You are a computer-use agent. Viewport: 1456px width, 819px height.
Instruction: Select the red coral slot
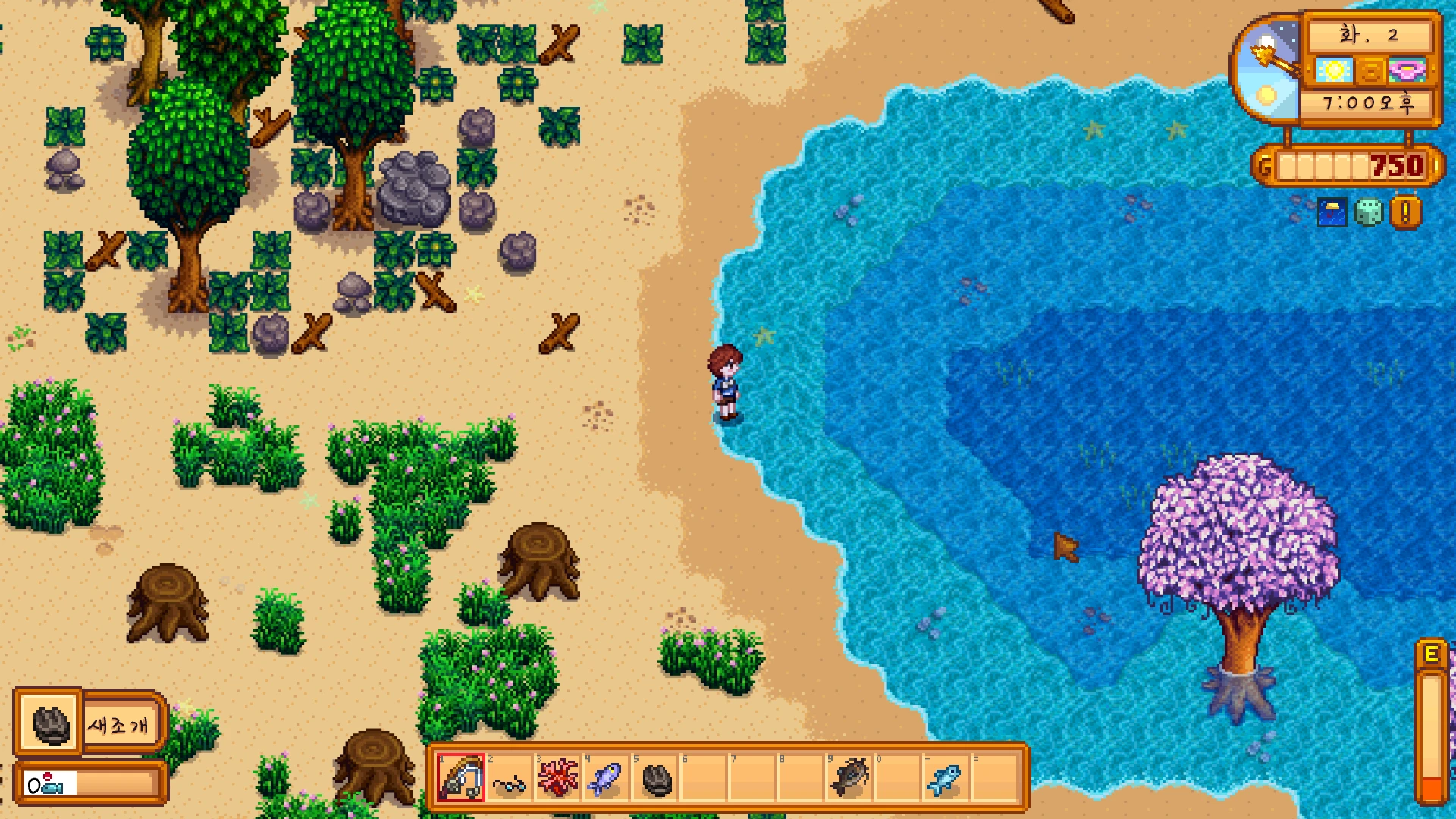557,779
